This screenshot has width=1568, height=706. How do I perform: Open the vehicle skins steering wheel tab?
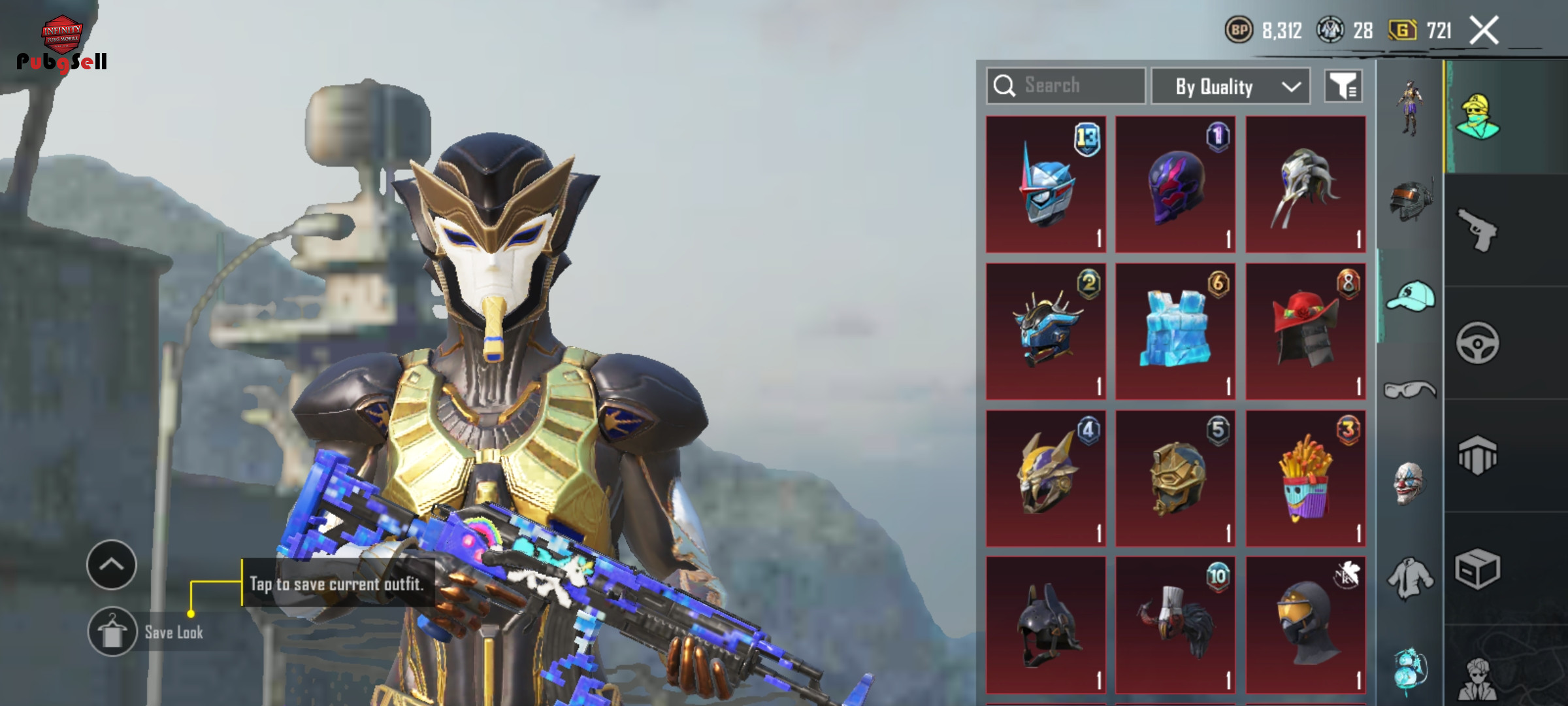click(1478, 343)
